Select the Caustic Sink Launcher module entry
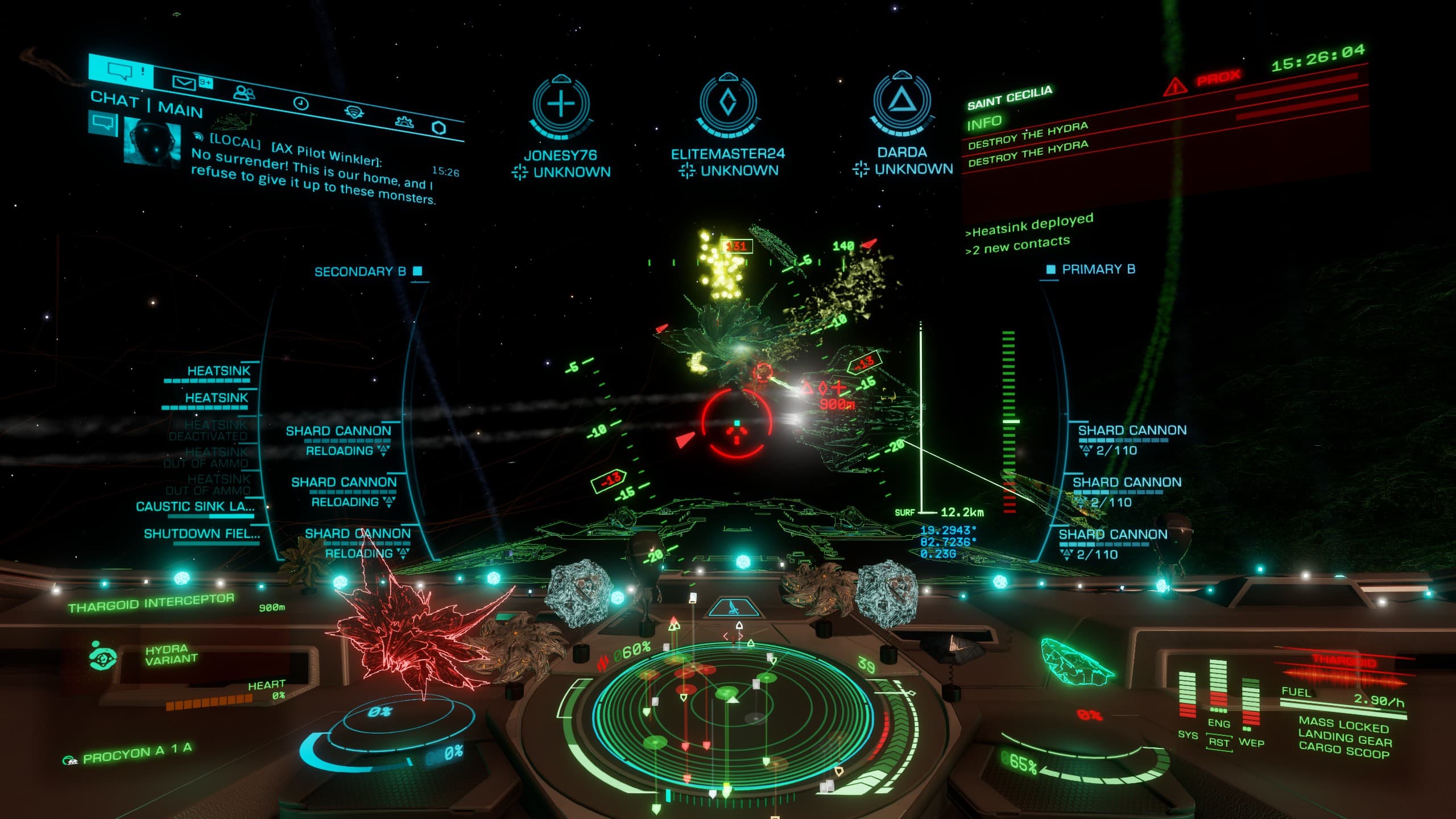This screenshot has width=1456, height=819. point(195,506)
